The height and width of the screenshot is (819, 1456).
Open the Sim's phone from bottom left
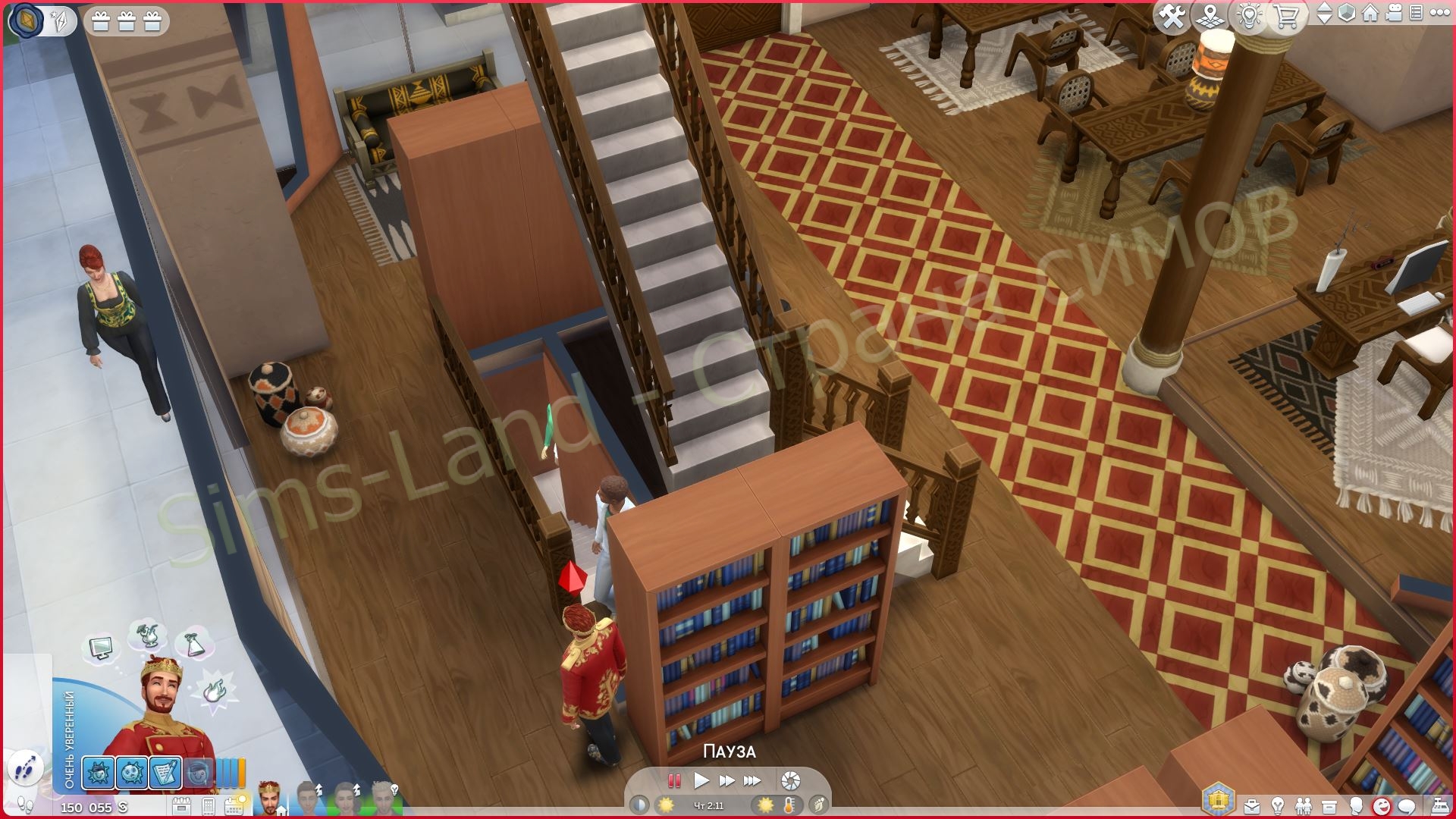coord(207,805)
